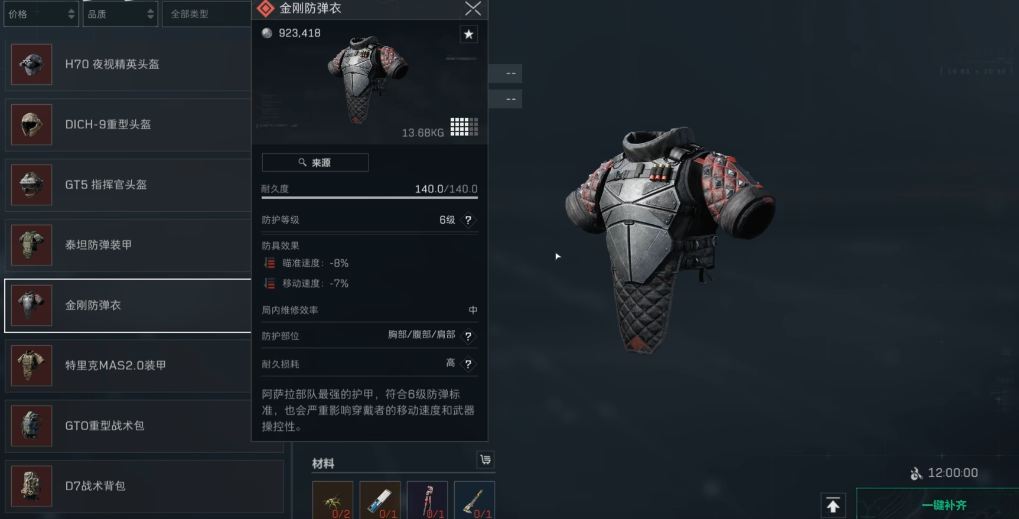This screenshot has width=1019, height=519.
Task: Select the GT5 指挥官头盔 entry
Action: (128, 185)
